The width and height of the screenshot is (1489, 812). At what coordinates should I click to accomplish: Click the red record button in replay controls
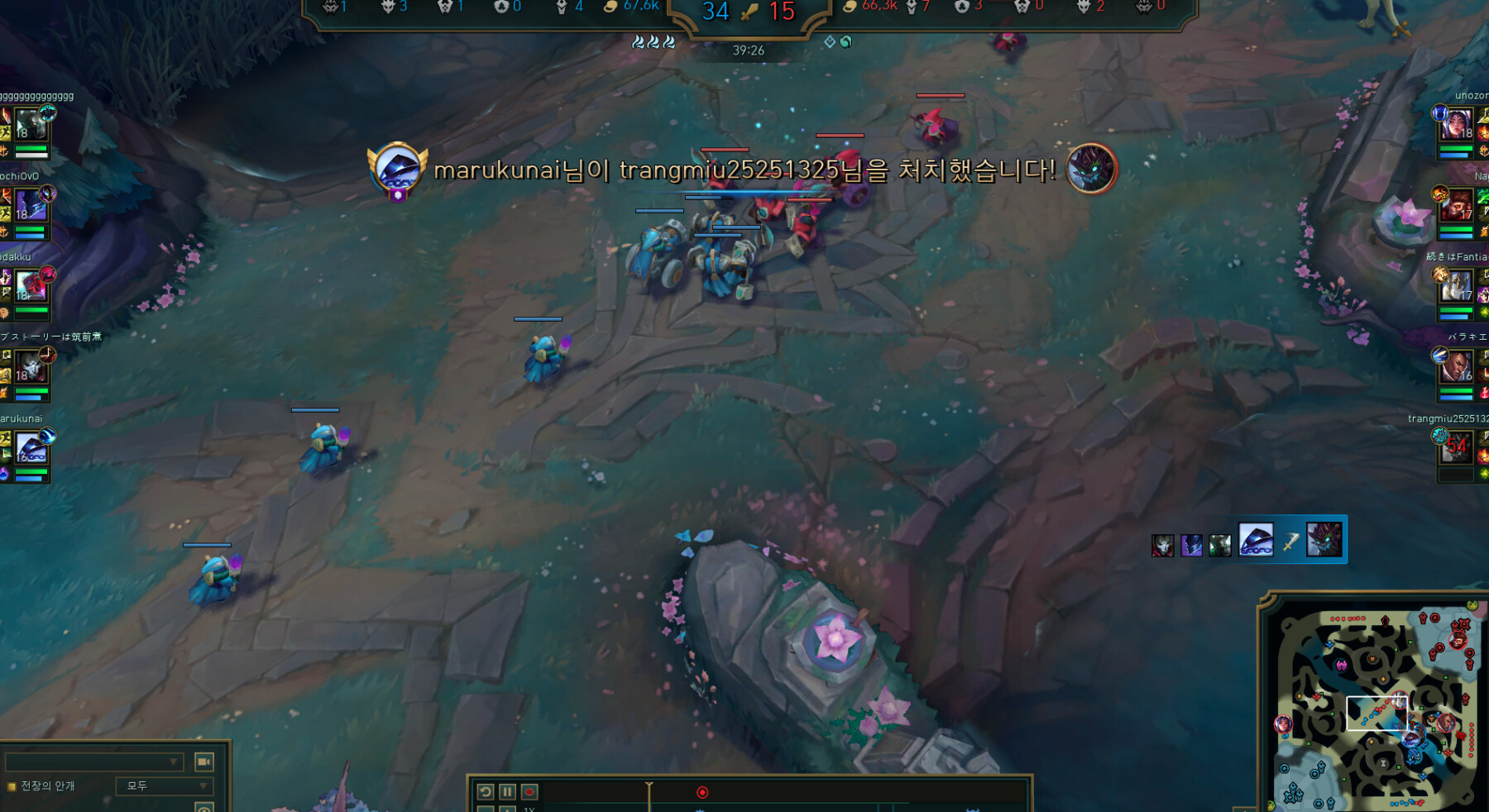point(530,791)
